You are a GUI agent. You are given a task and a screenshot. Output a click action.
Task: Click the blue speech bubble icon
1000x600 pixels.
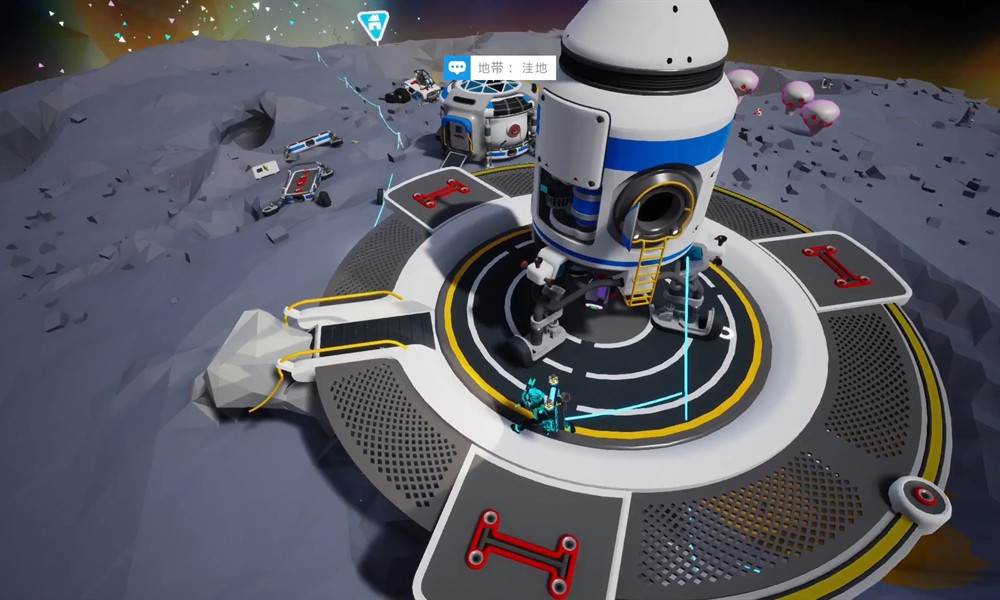click(x=458, y=68)
